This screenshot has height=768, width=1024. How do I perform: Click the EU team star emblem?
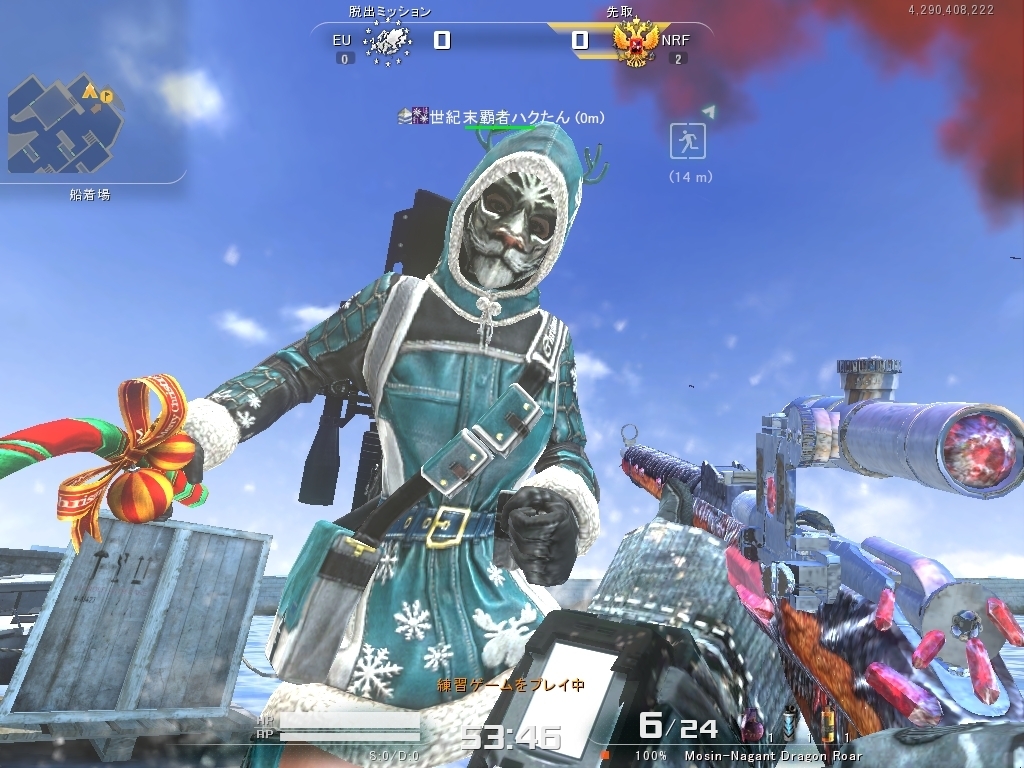tap(386, 42)
